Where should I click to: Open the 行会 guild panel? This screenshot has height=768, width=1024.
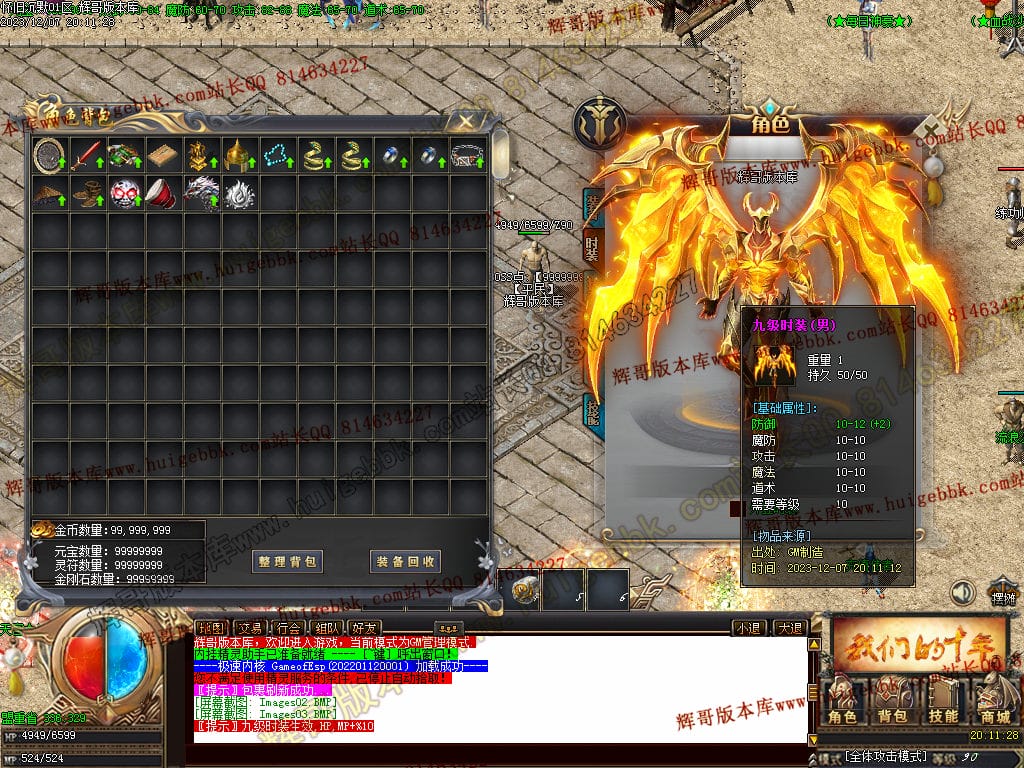point(286,628)
